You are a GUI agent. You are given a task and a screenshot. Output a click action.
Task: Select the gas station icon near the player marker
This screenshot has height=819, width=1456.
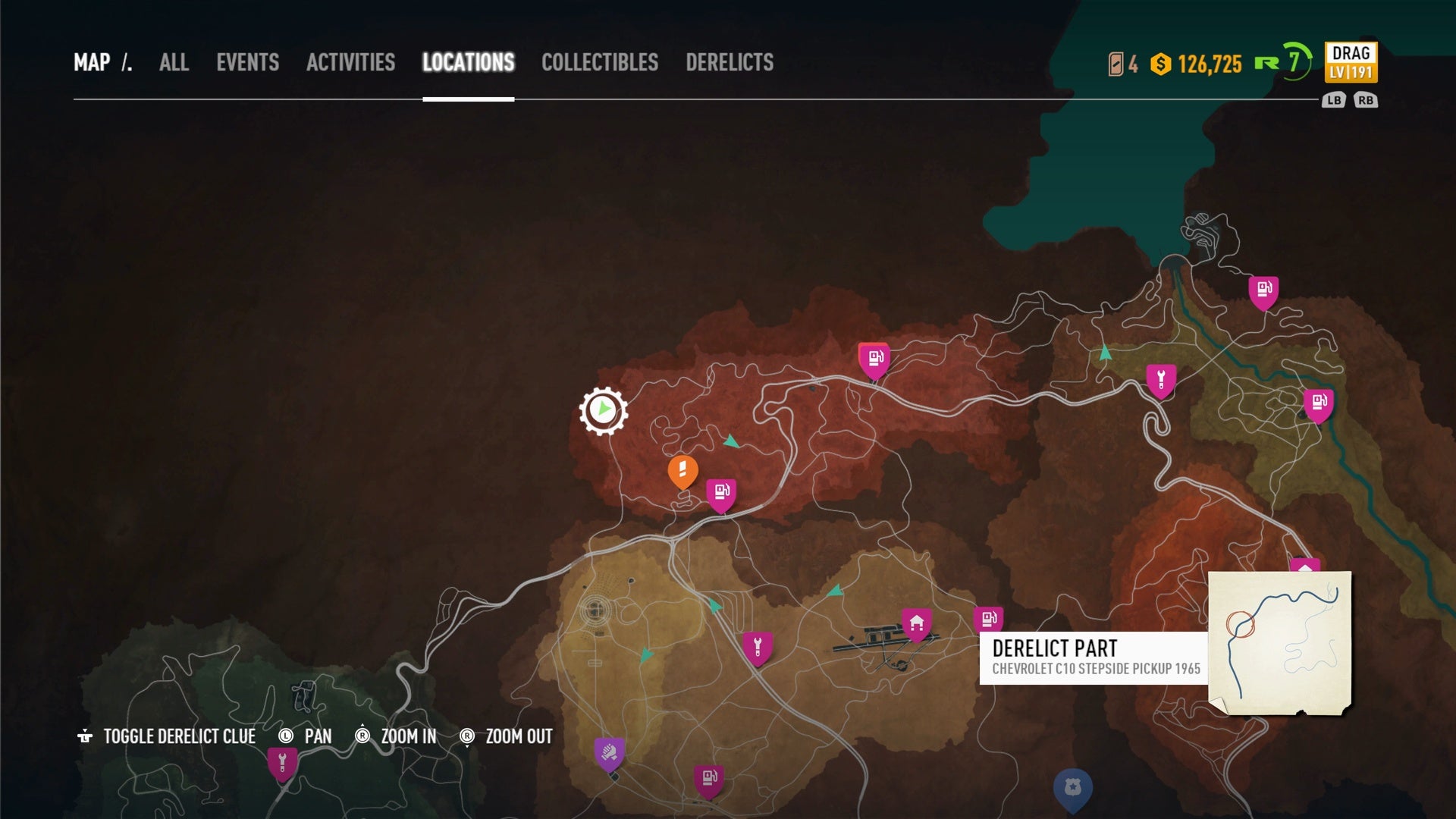(721, 491)
